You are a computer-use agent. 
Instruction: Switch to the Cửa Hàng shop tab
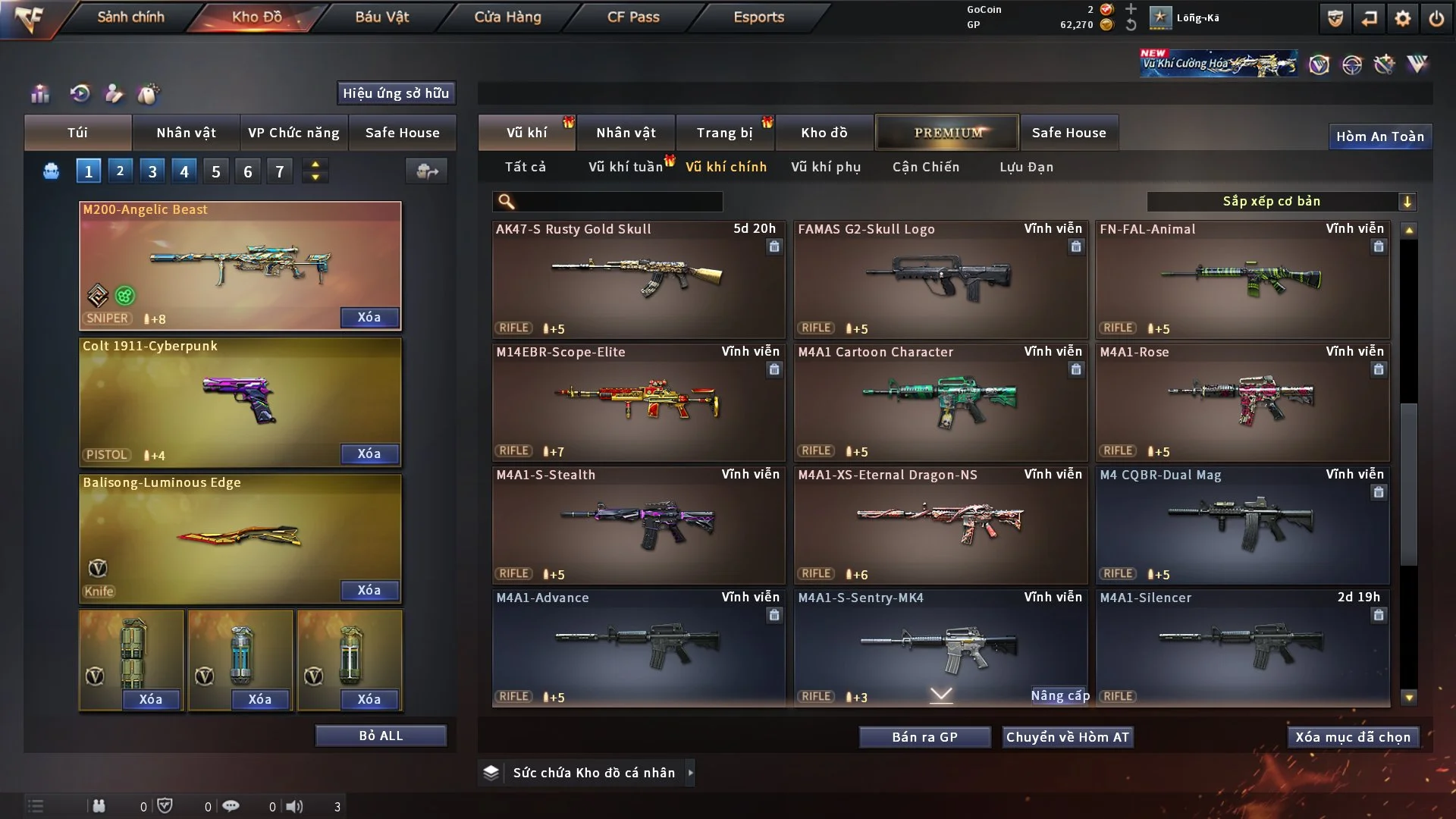click(x=507, y=17)
